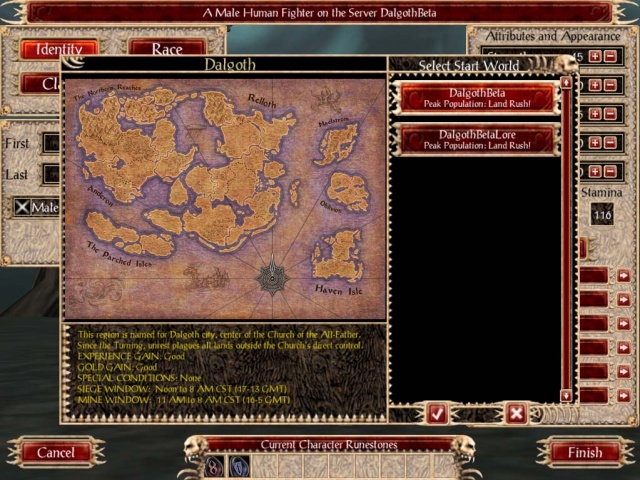
Task: Finish creating the character
Action: pyautogui.click(x=585, y=452)
